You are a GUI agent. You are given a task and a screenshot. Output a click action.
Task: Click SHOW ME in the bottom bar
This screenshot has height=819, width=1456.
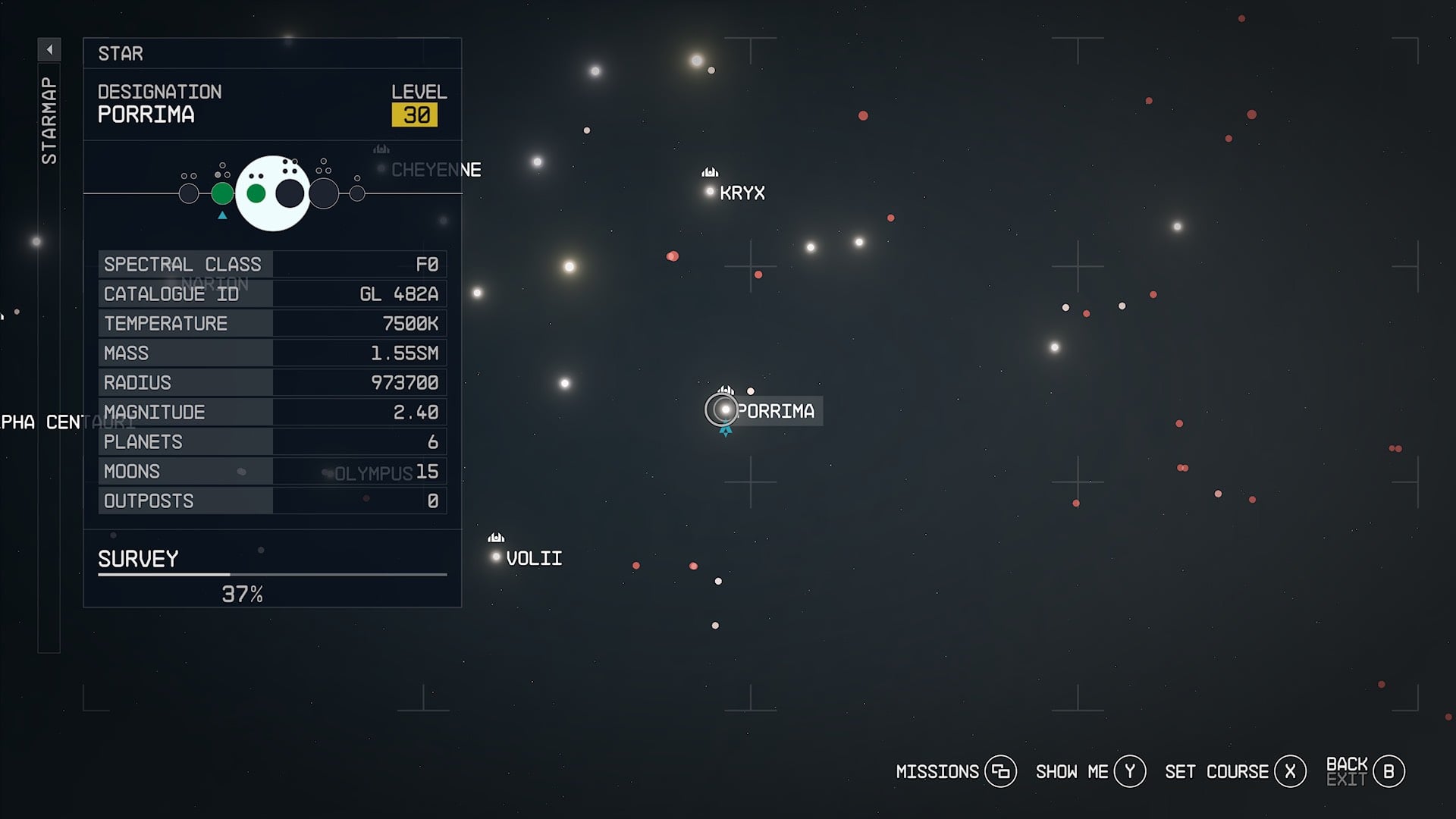1129,770
